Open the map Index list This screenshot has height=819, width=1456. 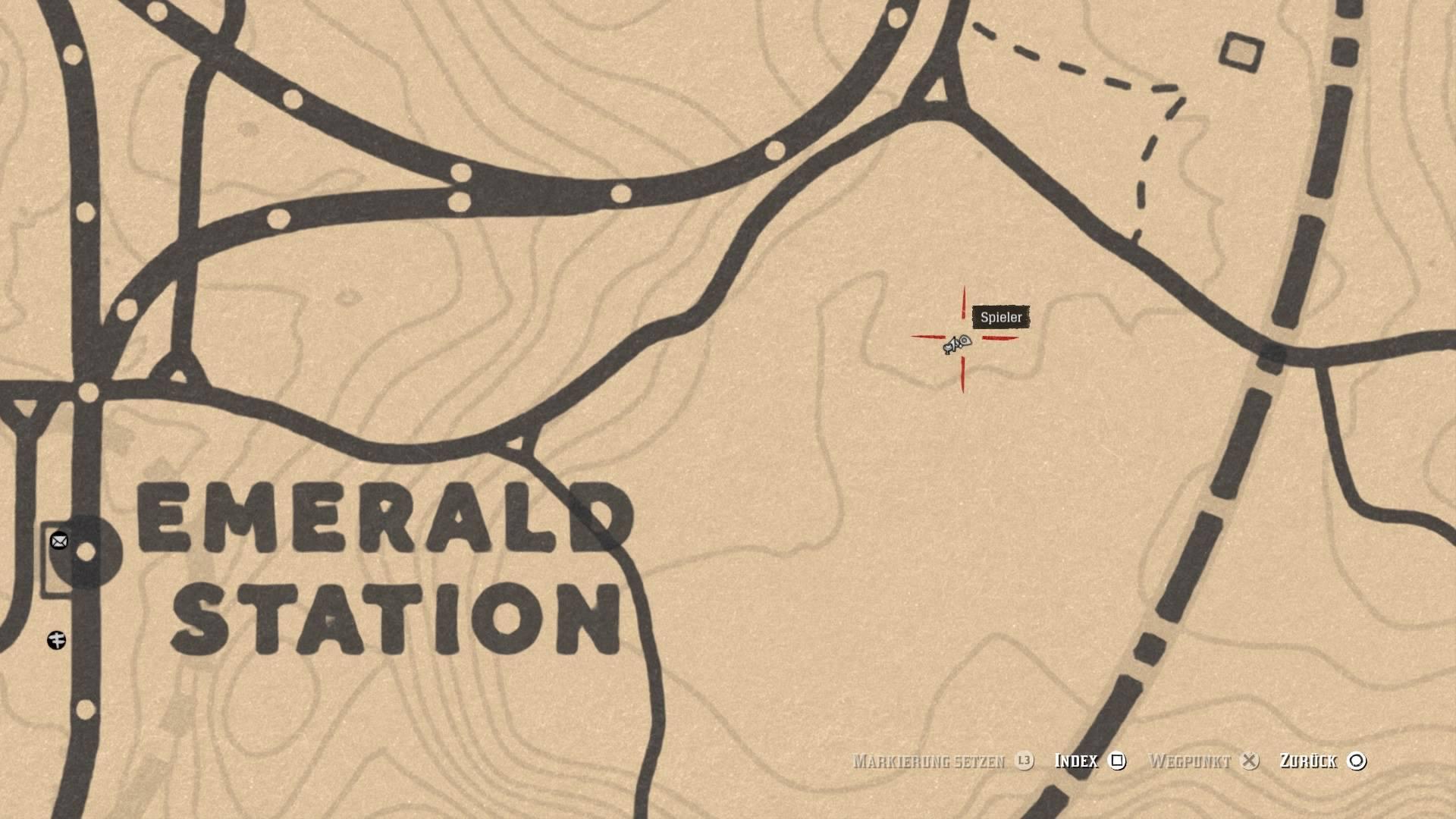1090,761
